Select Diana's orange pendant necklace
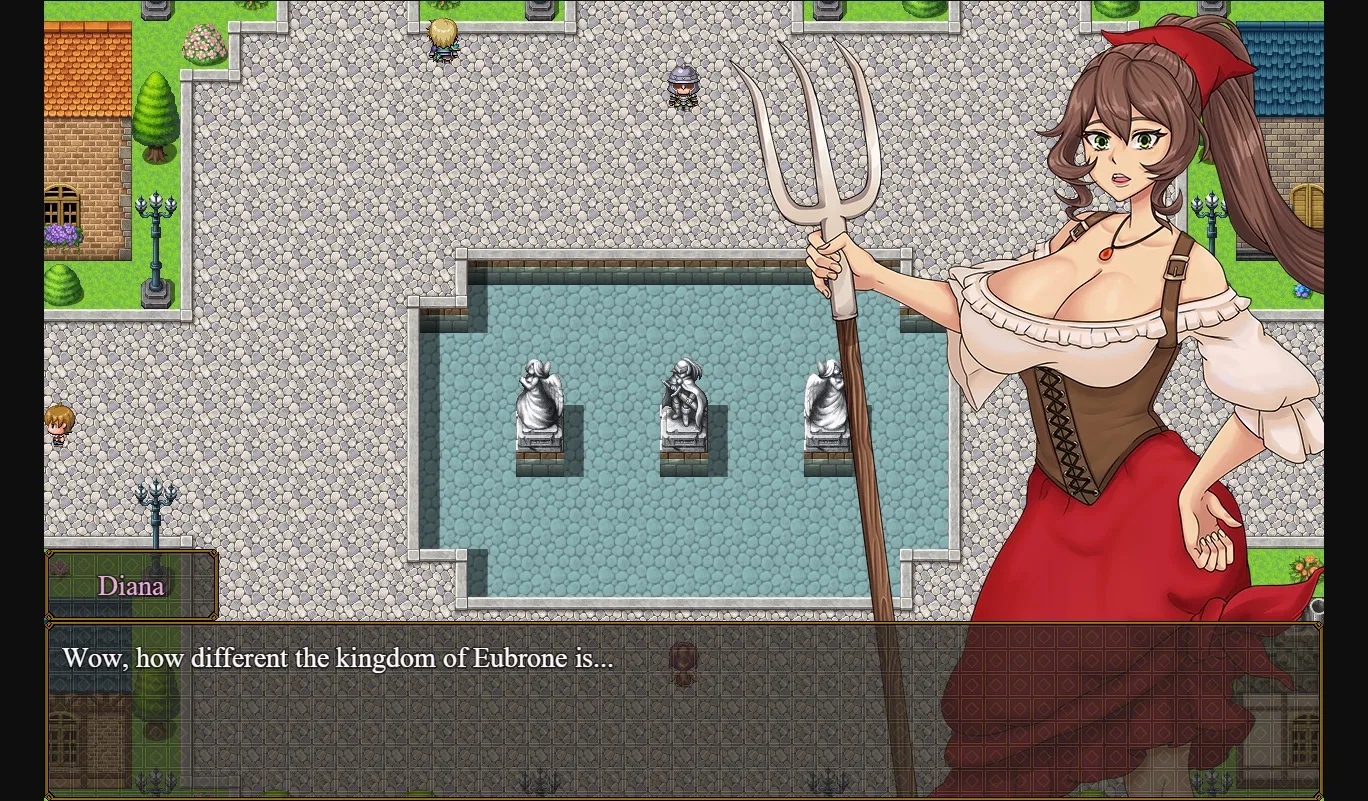The image size is (1368, 801). pyautogui.click(x=1106, y=252)
